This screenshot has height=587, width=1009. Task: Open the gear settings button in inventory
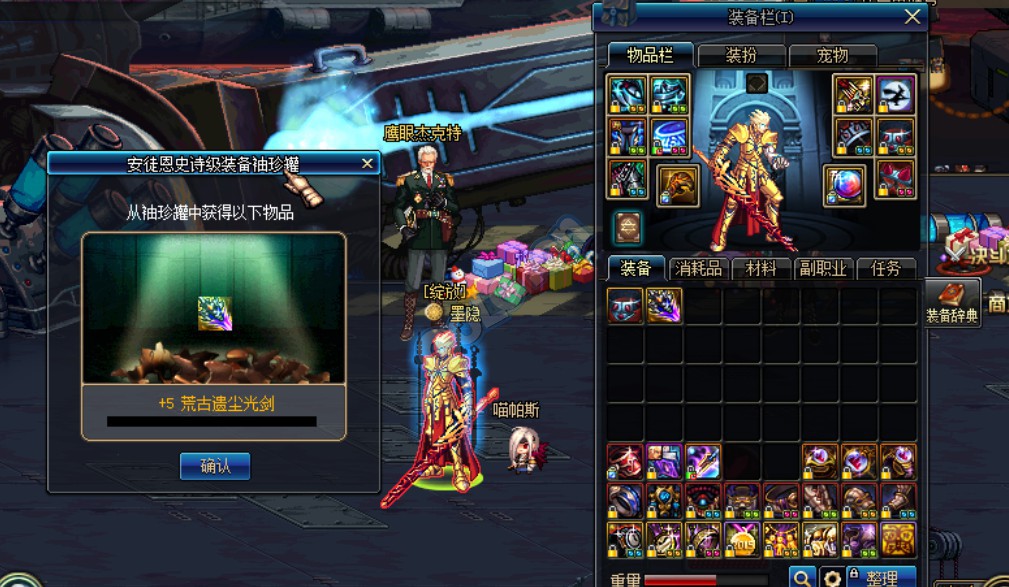pyautogui.click(x=831, y=577)
